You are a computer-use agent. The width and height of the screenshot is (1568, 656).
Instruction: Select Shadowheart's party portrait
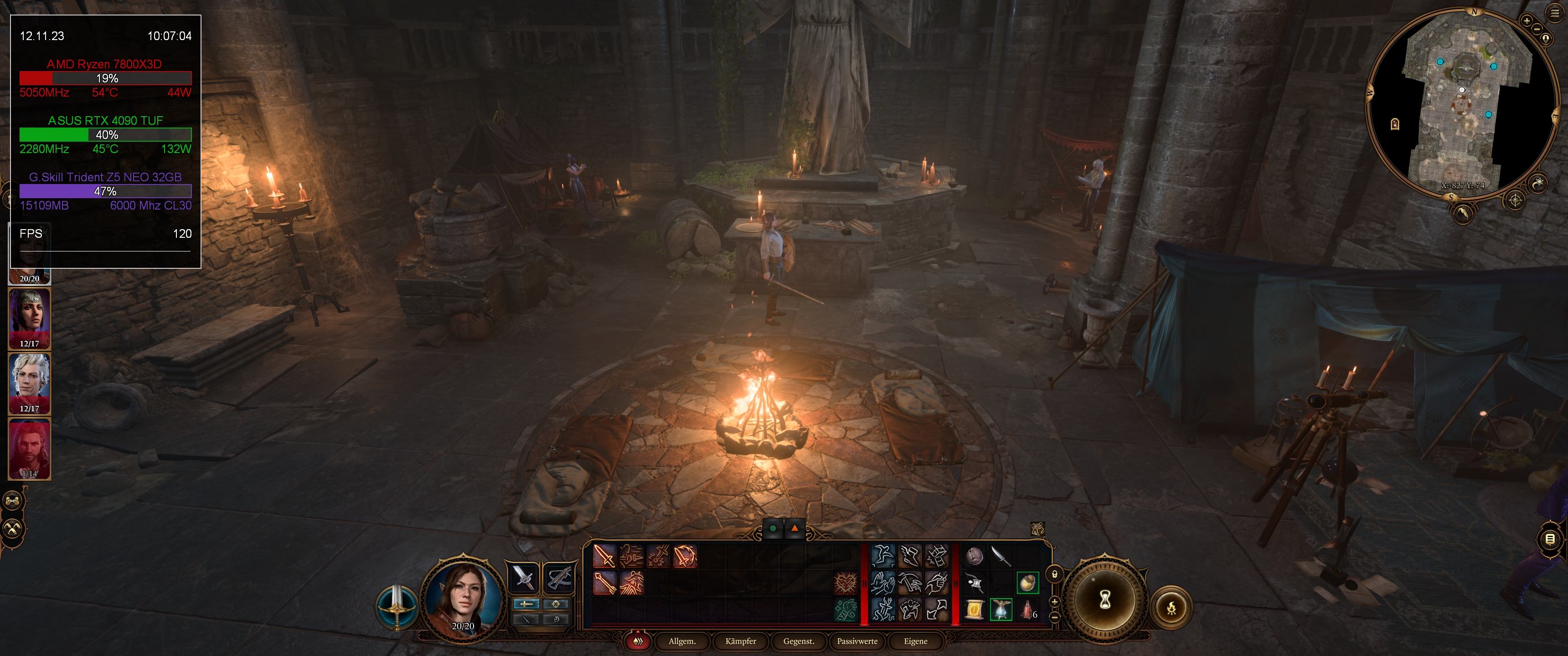[29, 318]
